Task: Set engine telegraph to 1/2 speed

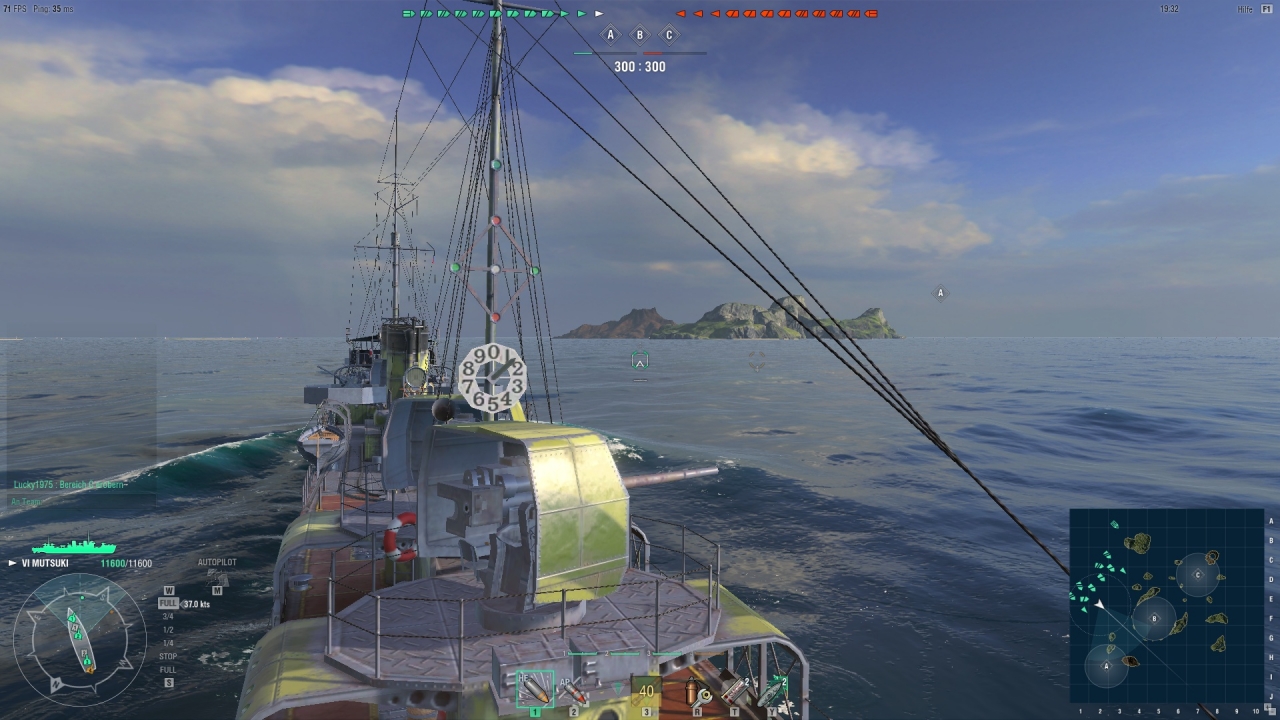Action: point(168,630)
